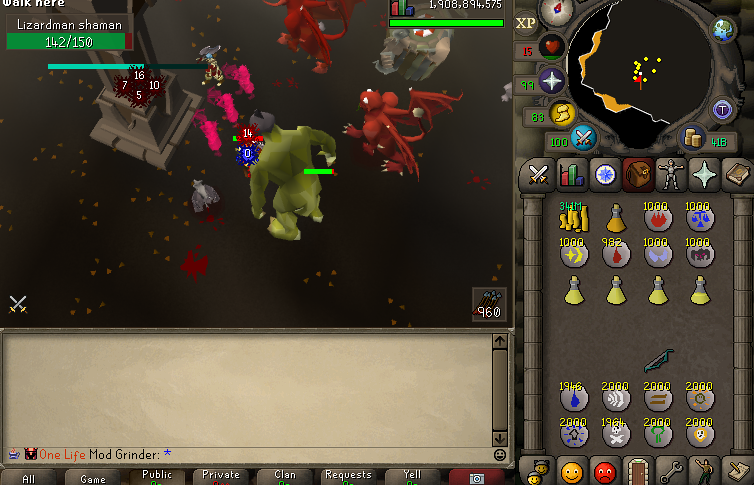Switch chat filter to Game
This screenshot has width=754, height=485.
[x=93, y=478]
